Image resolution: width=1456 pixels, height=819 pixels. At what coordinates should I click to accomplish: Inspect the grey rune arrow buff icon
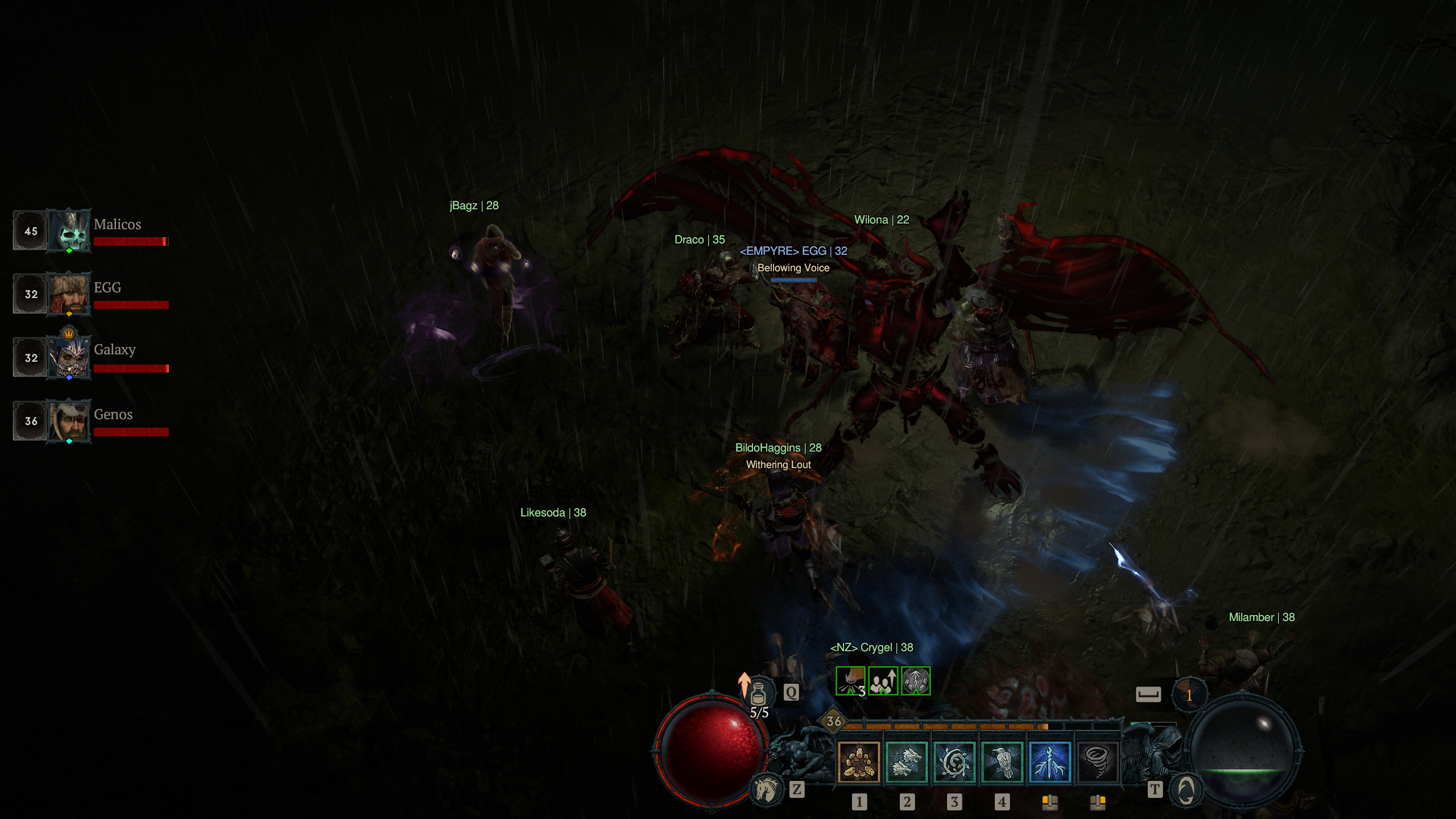coord(916,681)
